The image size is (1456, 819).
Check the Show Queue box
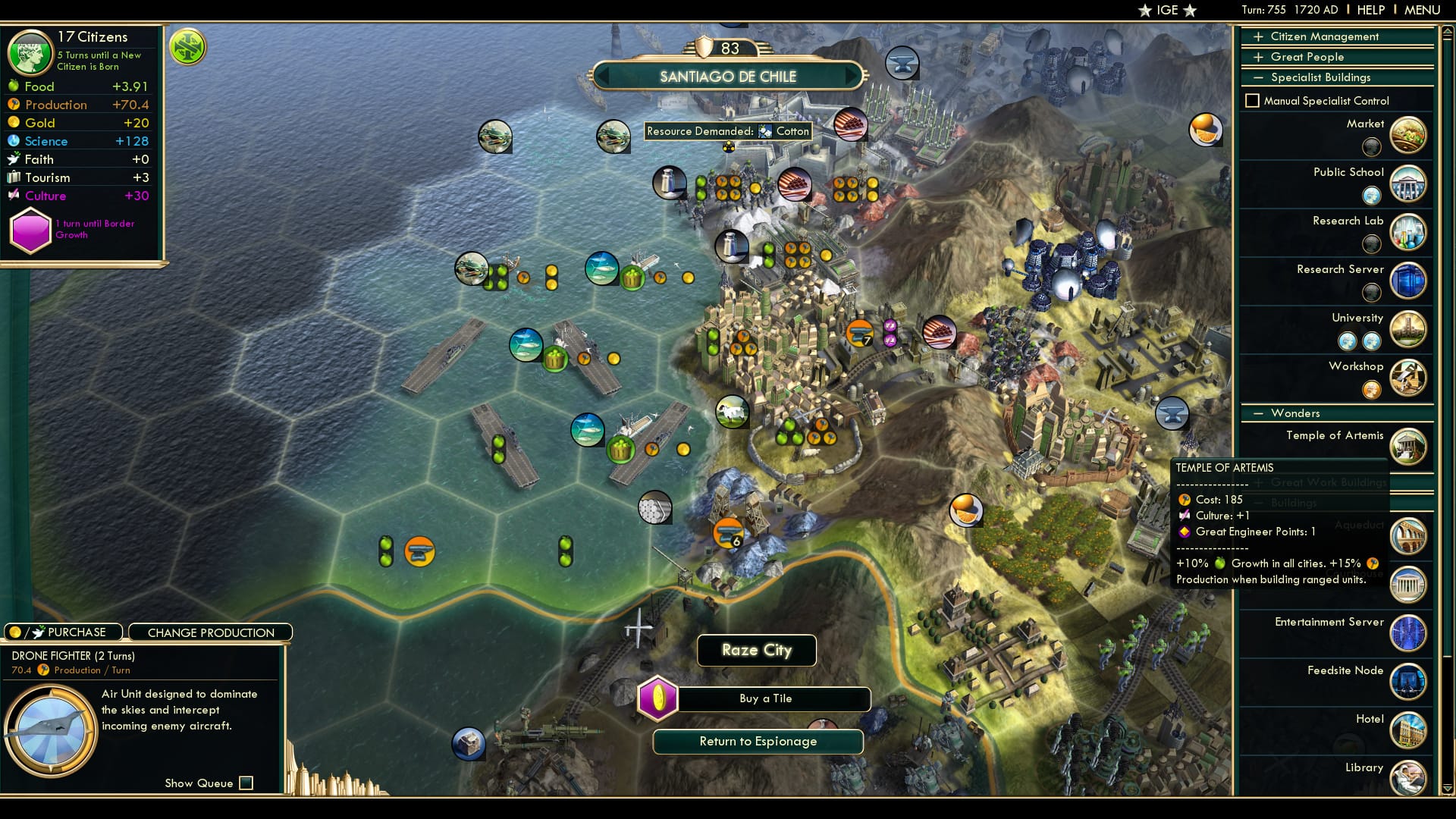pos(245,783)
